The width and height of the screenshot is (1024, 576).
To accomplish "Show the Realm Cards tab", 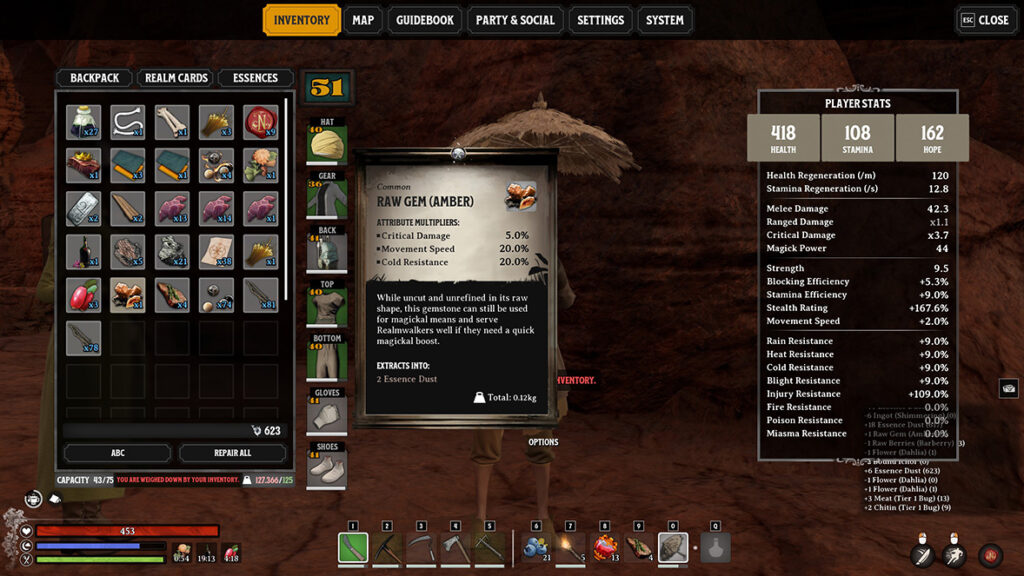I will click(x=176, y=78).
